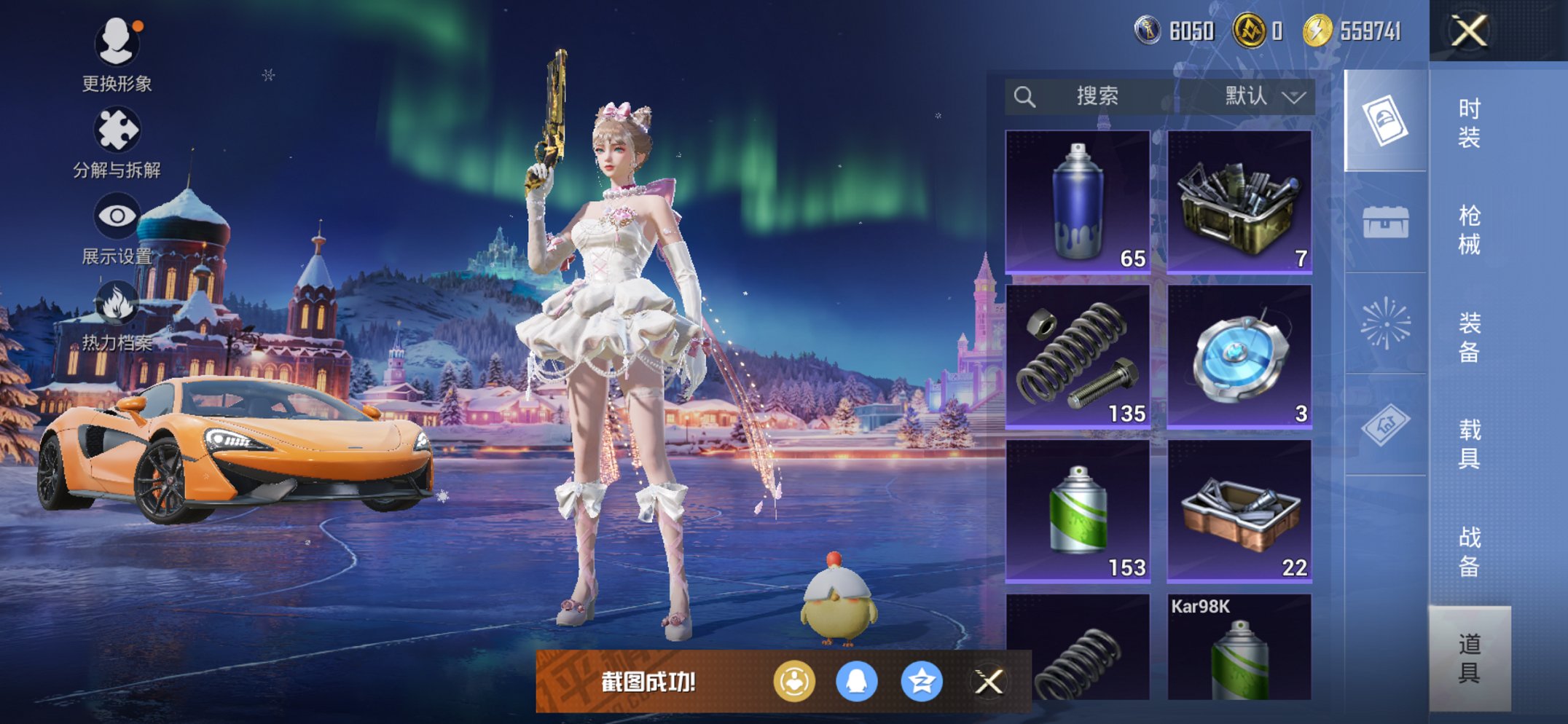
Task: Switch to 枪械 firearms tab
Action: point(1469,229)
